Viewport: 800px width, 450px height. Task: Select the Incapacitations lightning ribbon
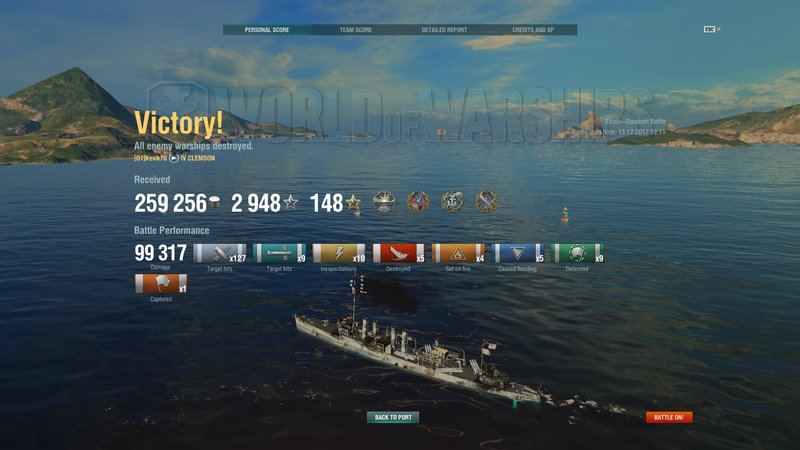pos(338,253)
